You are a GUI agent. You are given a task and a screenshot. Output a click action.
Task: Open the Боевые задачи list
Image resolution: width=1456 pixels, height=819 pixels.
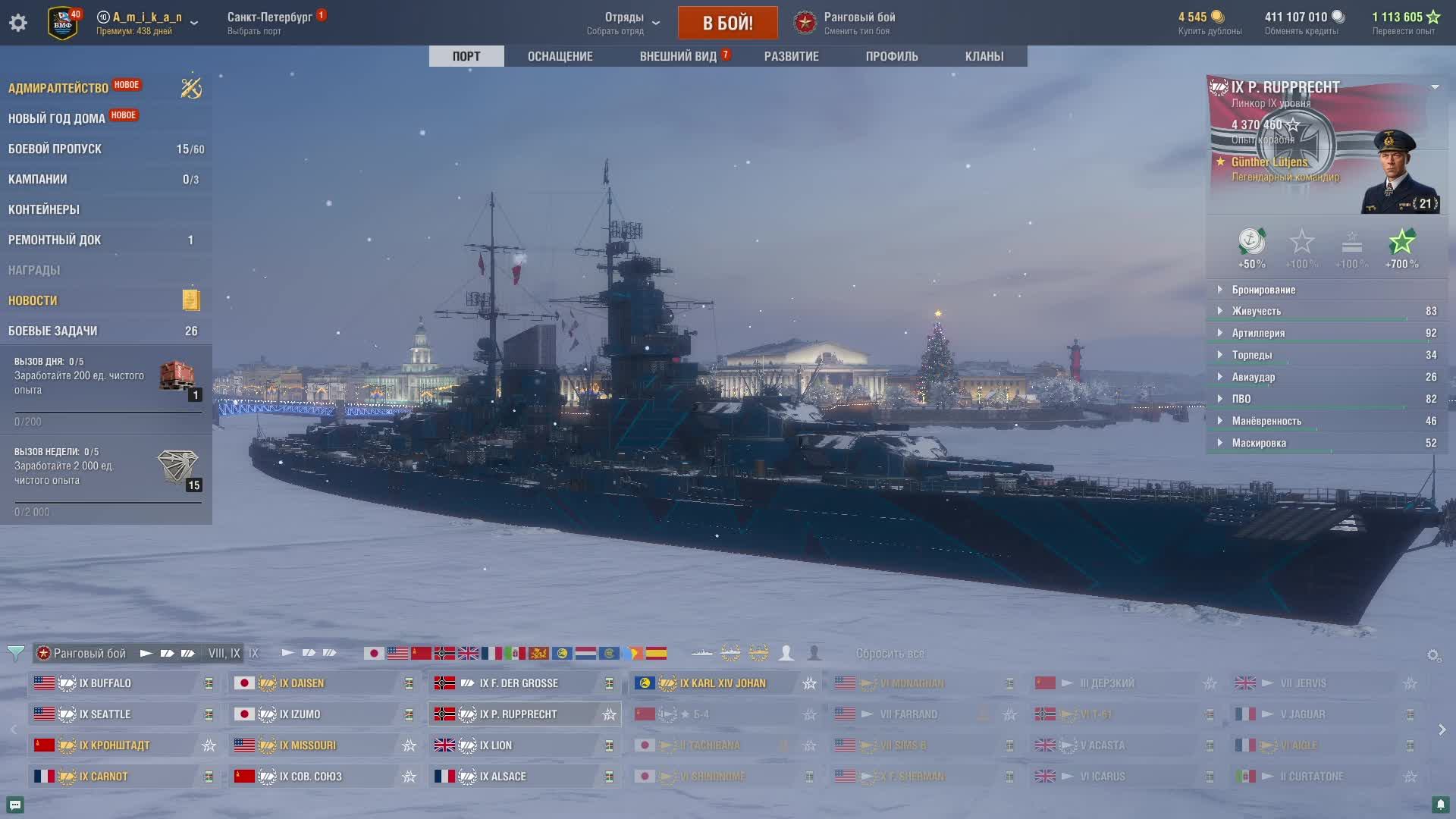53,331
